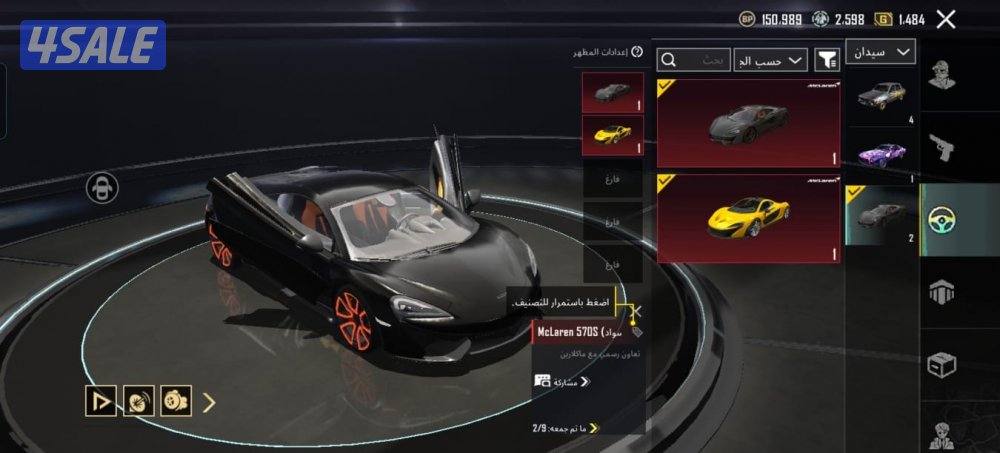Play the vehicle preview animation

point(100,401)
